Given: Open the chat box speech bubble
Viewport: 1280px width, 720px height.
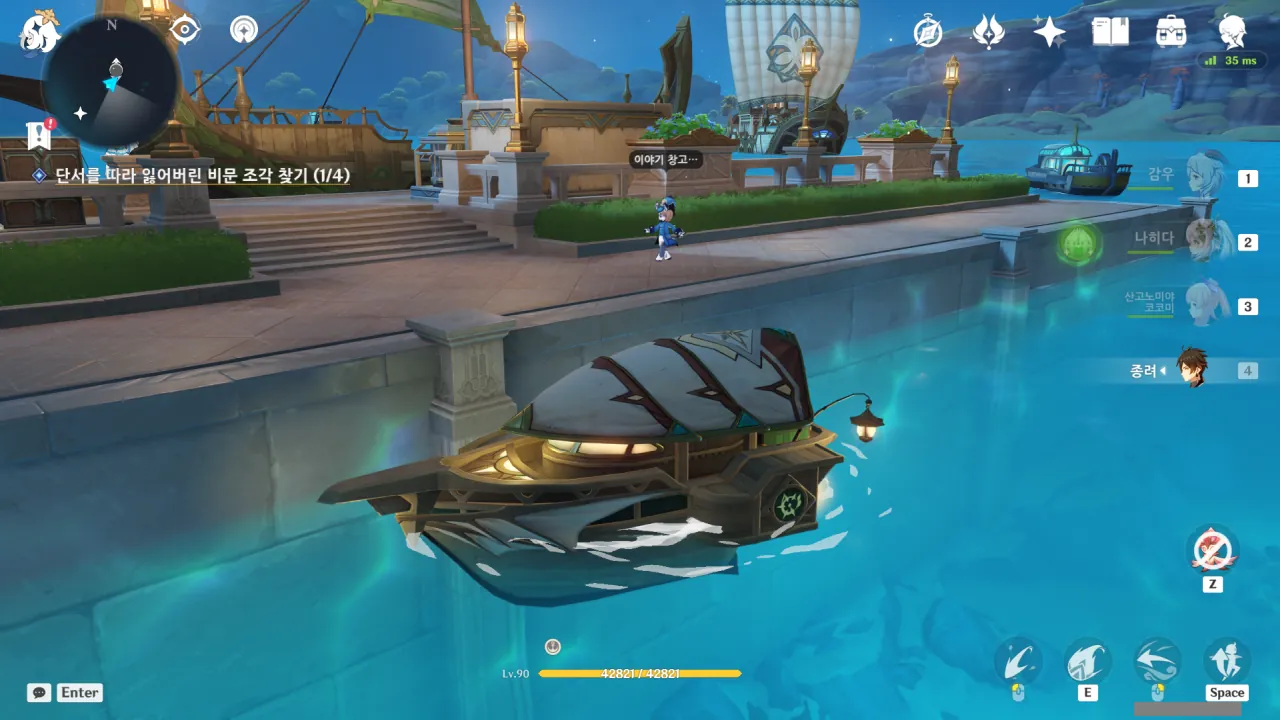Looking at the screenshot, I should click(39, 692).
